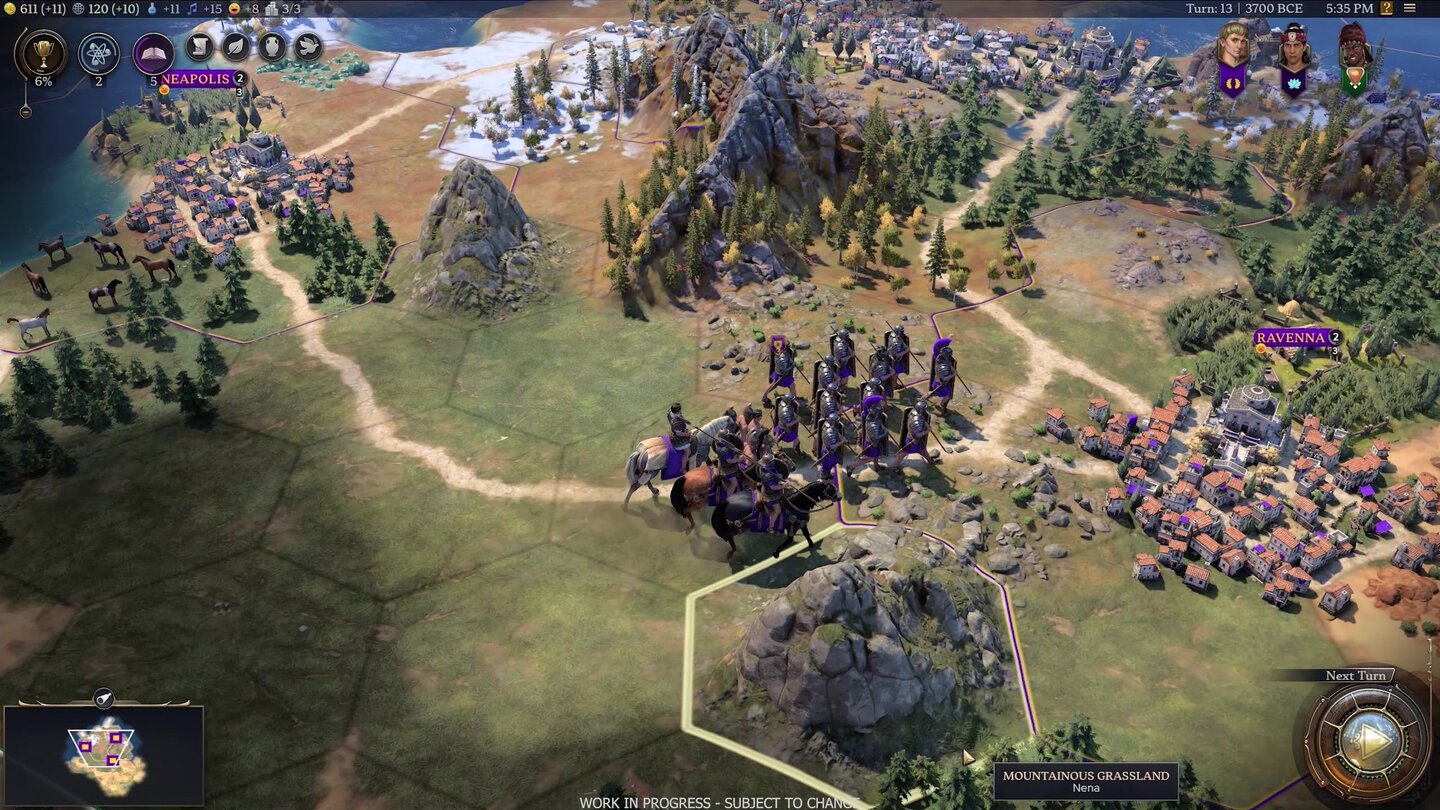
Task: Toggle the help mode question mark button
Action: click(1387, 8)
